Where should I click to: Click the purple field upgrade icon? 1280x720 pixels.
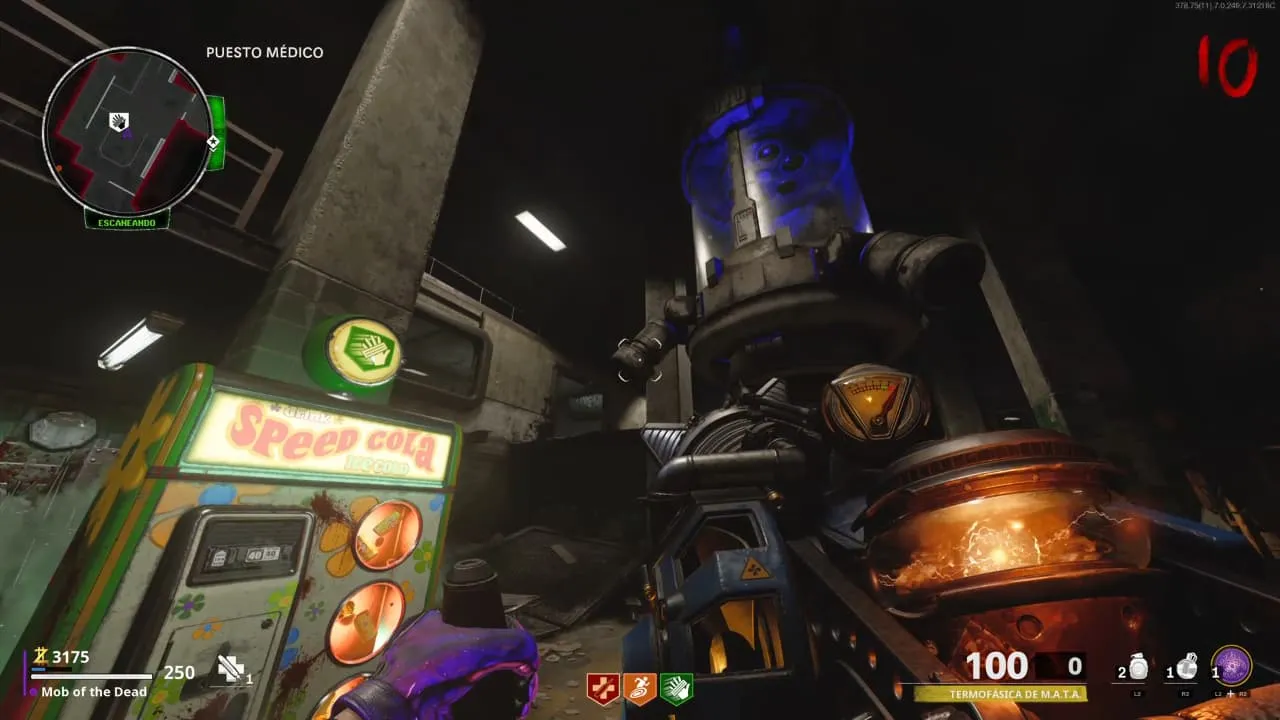click(x=1231, y=666)
